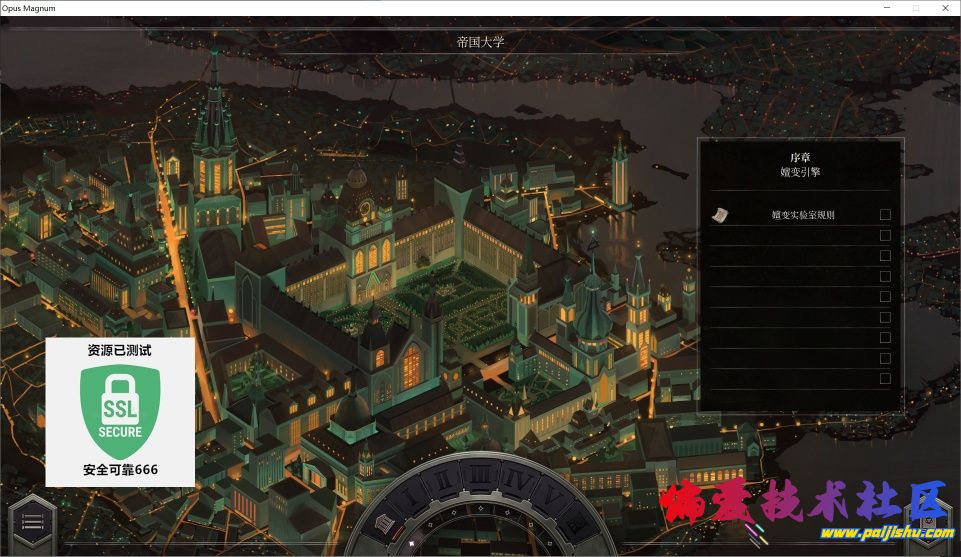Open the hexagonal options menu button
961x557 pixels.
[x=31, y=522]
